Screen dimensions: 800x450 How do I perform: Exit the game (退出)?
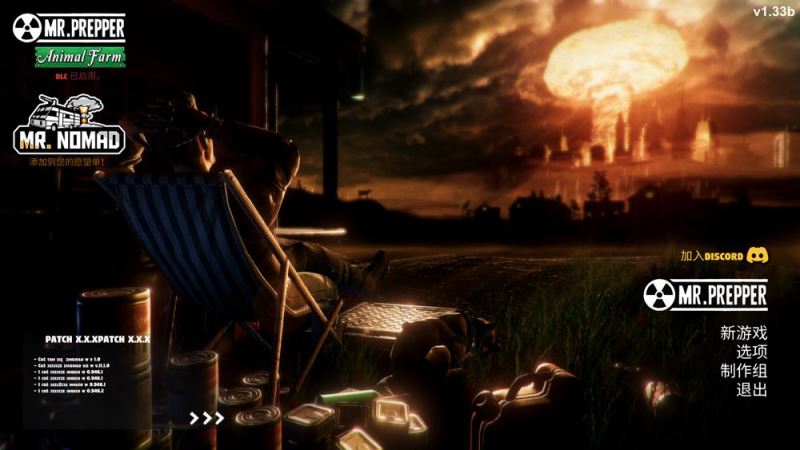click(751, 390)
